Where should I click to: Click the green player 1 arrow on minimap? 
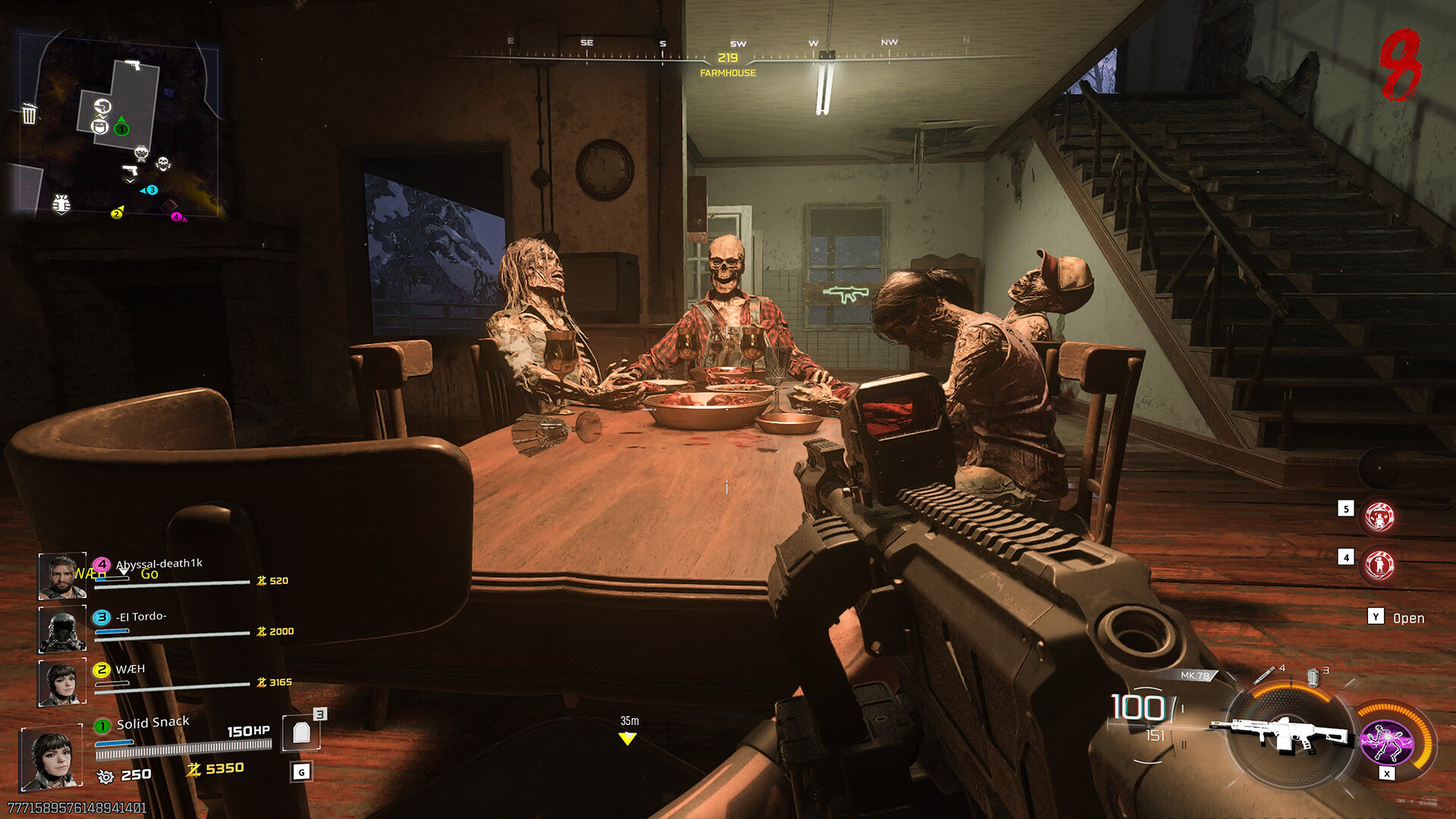pyautogui.click(x=121, y=126)
